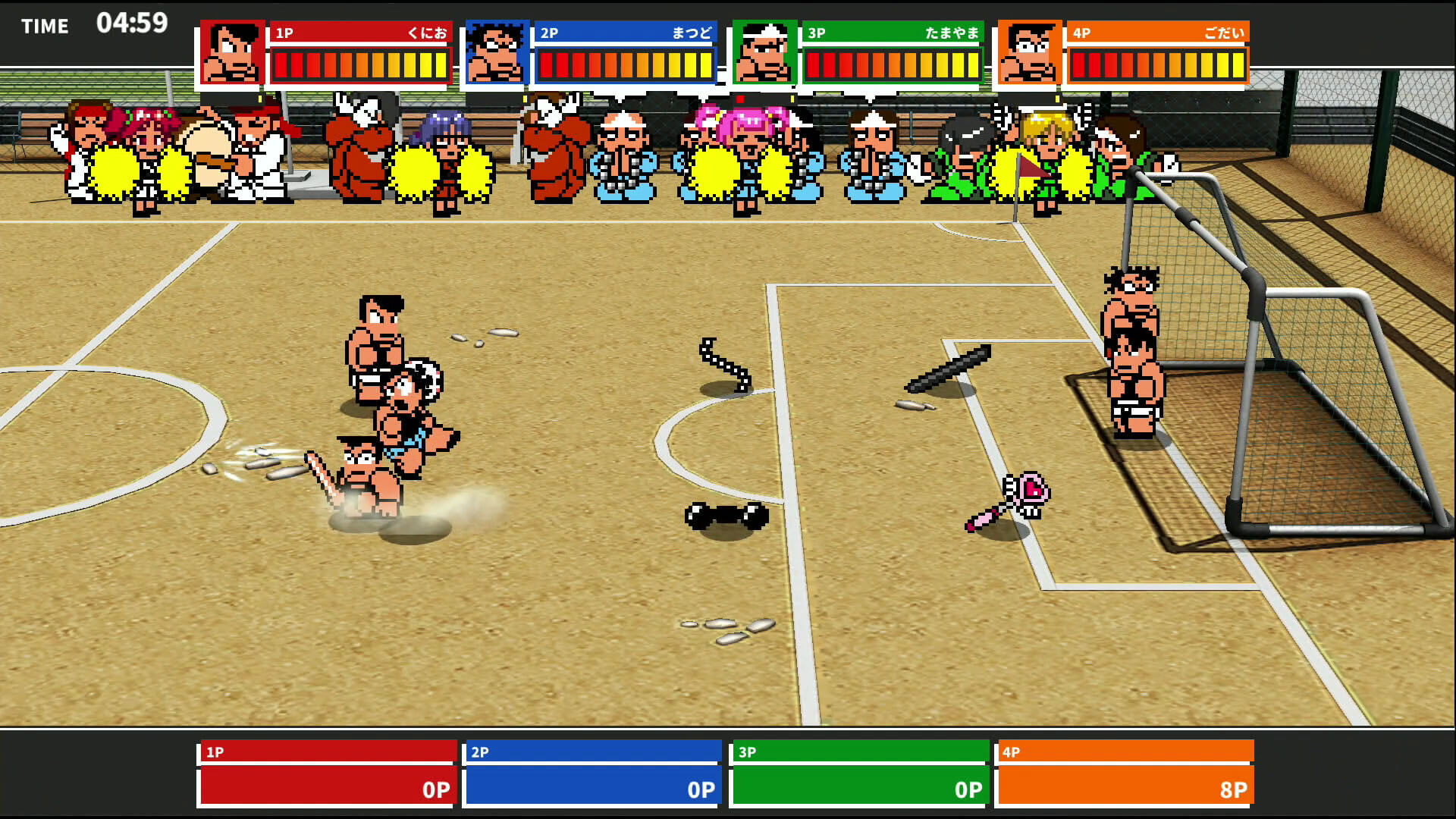
Task: Click the 2P blue-framed player portrait
Action: click(497, 52)
